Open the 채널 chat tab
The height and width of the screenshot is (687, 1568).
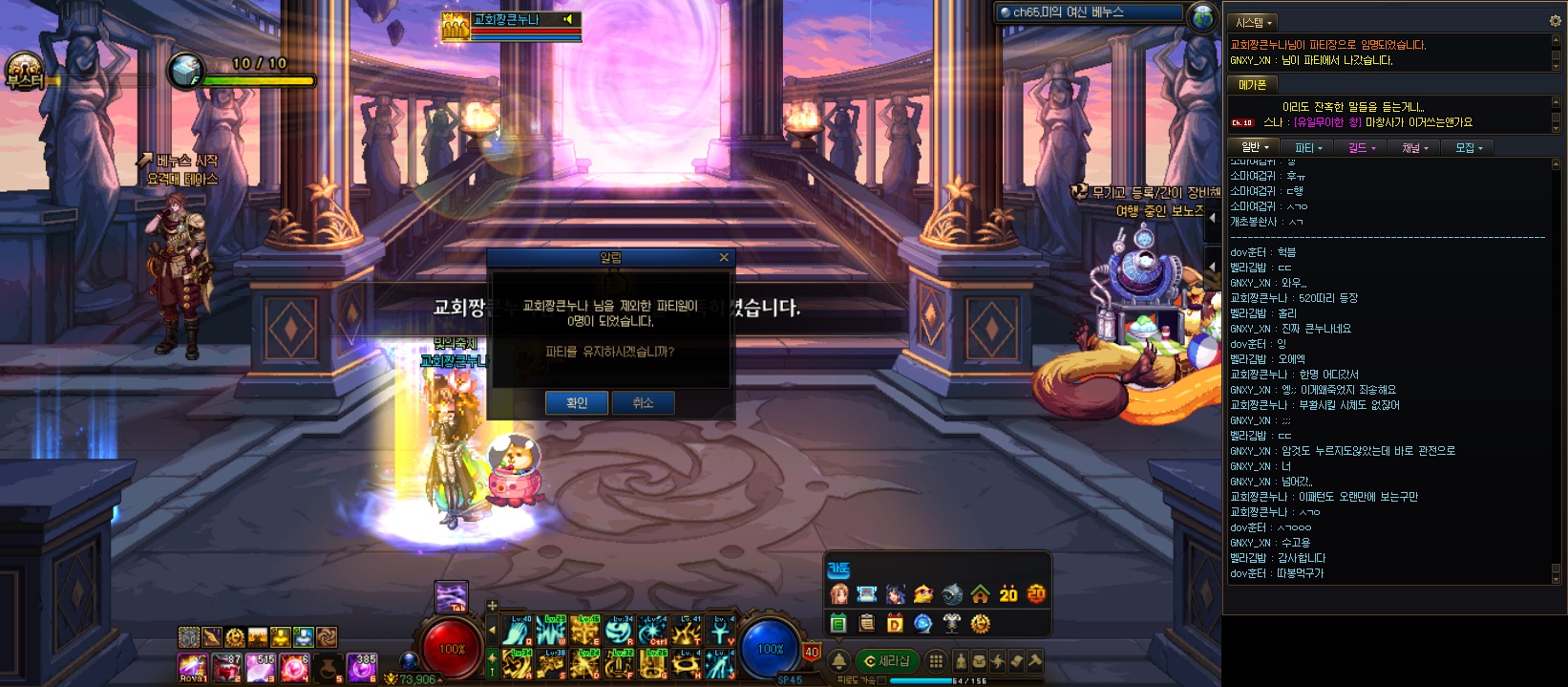[1414, 148]
